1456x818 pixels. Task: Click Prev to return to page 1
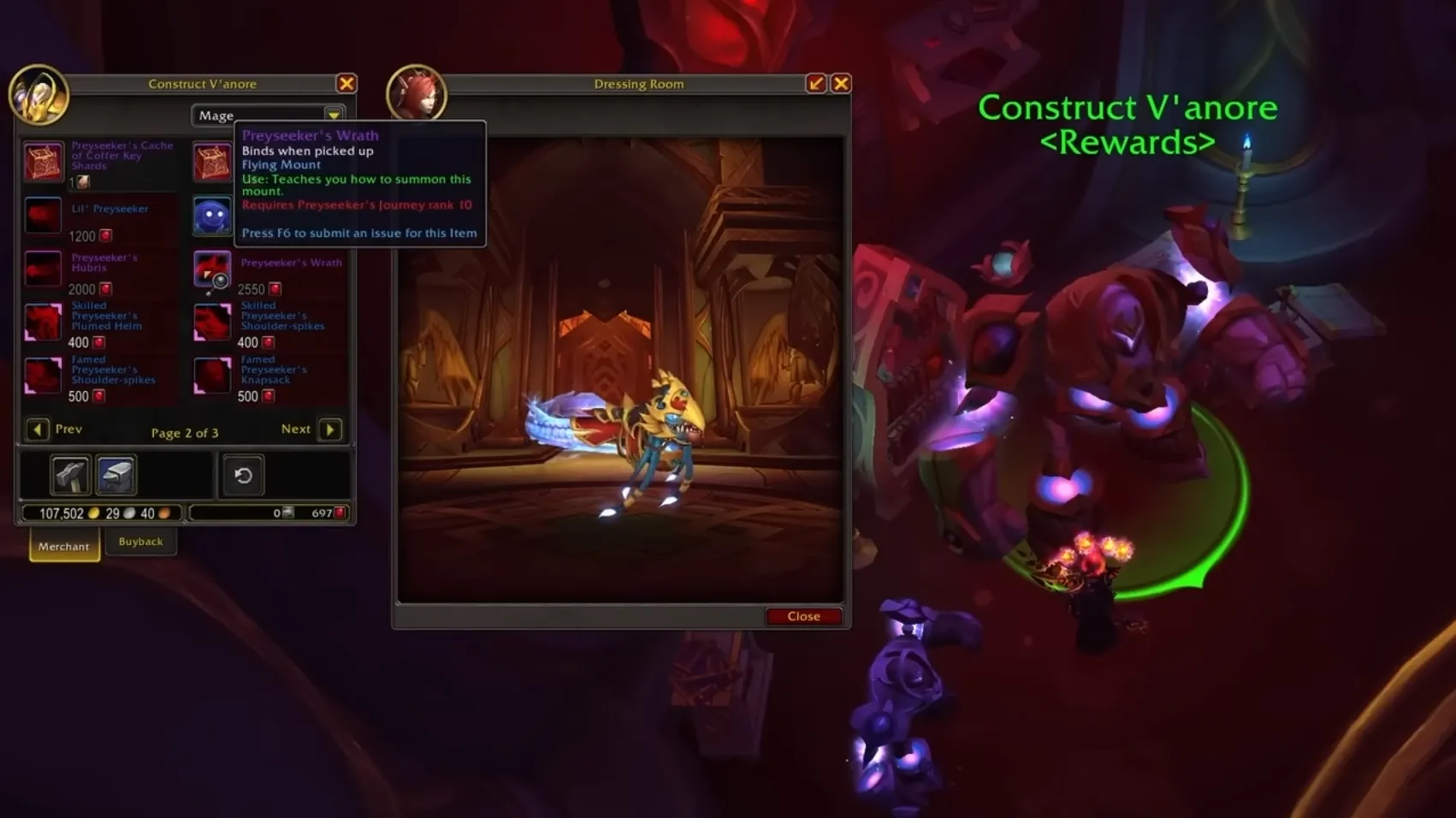click(38, 429)
